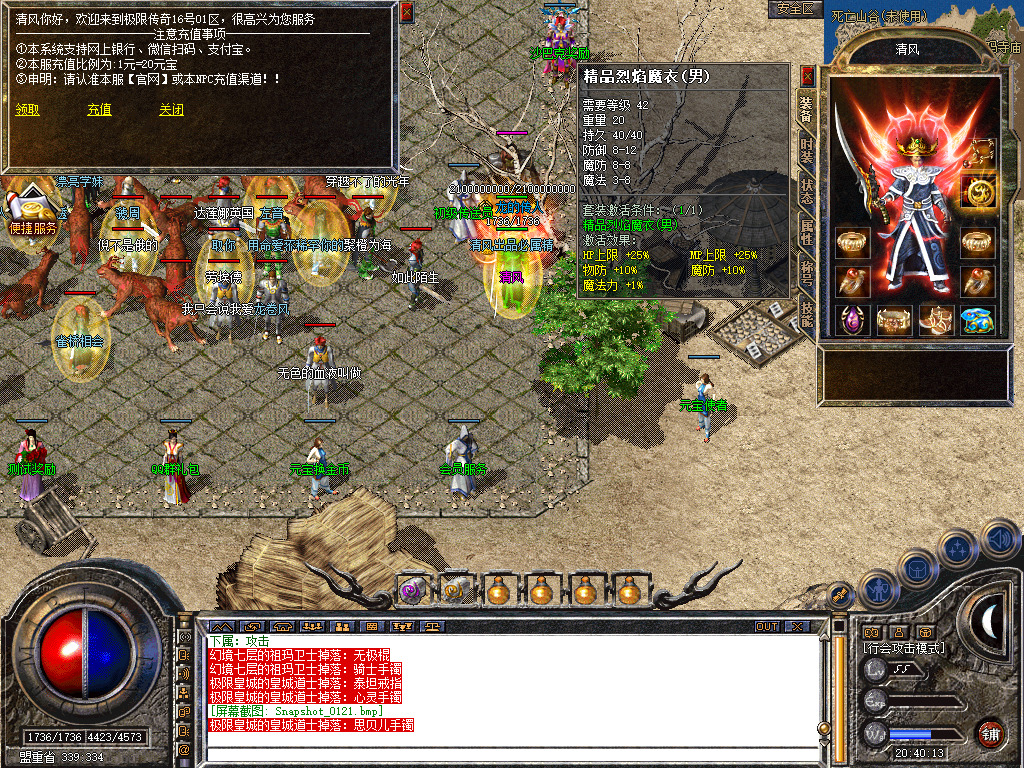The image size is (1024, 768).
Task: Select the 关闭 dialog option
Action: click(171, 110)
